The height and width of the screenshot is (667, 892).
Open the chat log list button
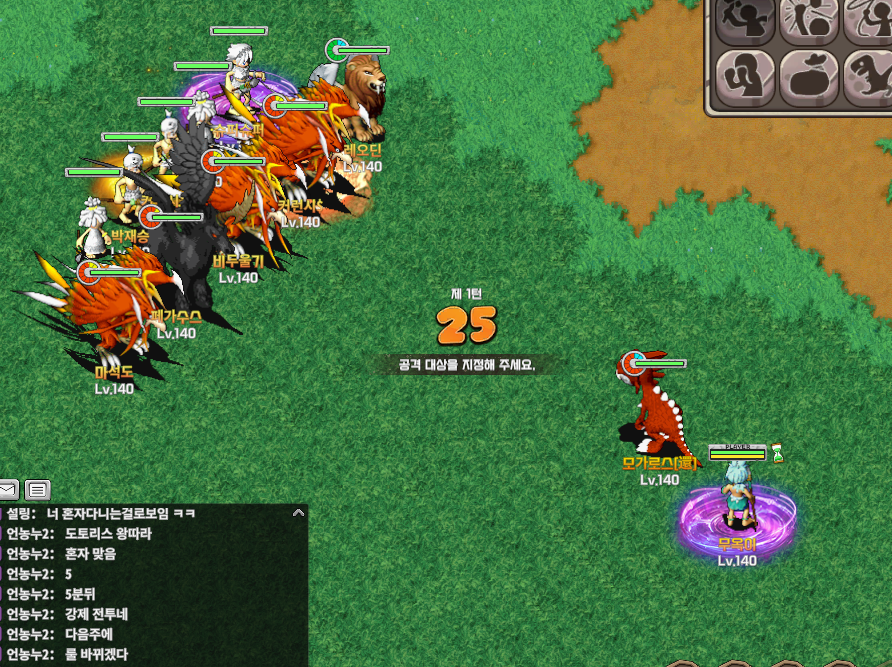pyautogui.click(x=38, y=490)
